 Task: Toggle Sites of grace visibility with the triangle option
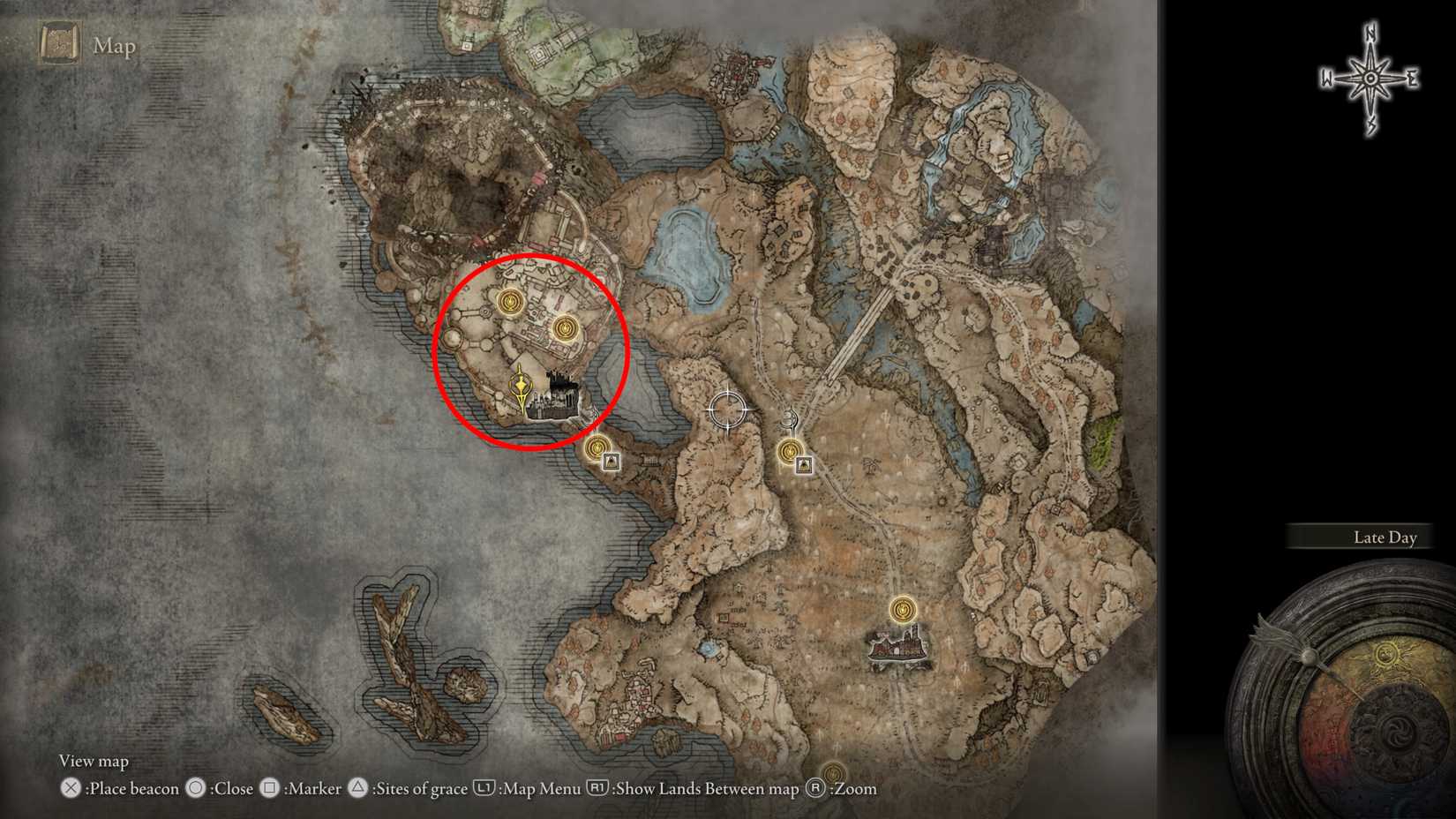tap(356, 789)
